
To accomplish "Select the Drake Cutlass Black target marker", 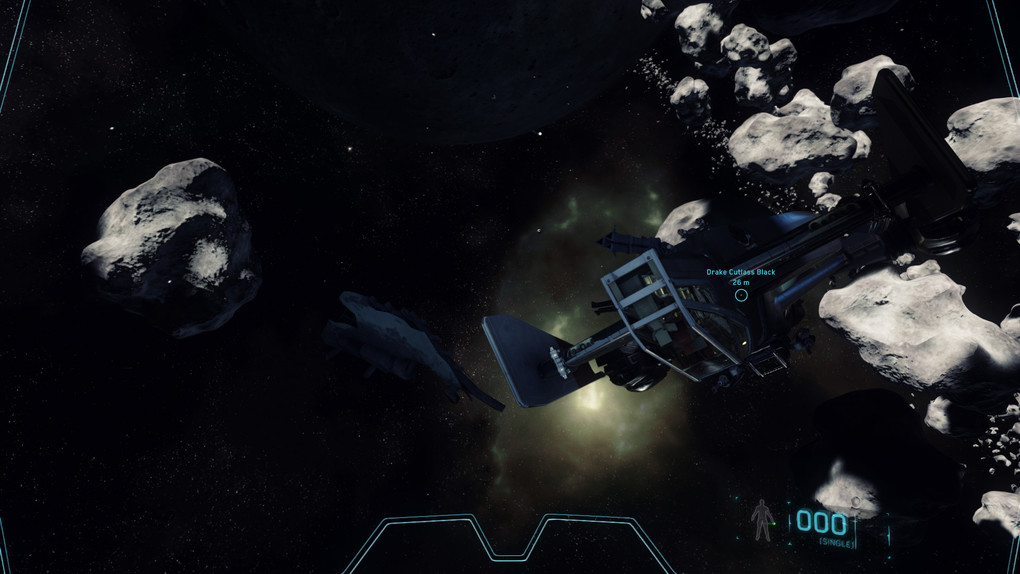I will tap(741, 294).
